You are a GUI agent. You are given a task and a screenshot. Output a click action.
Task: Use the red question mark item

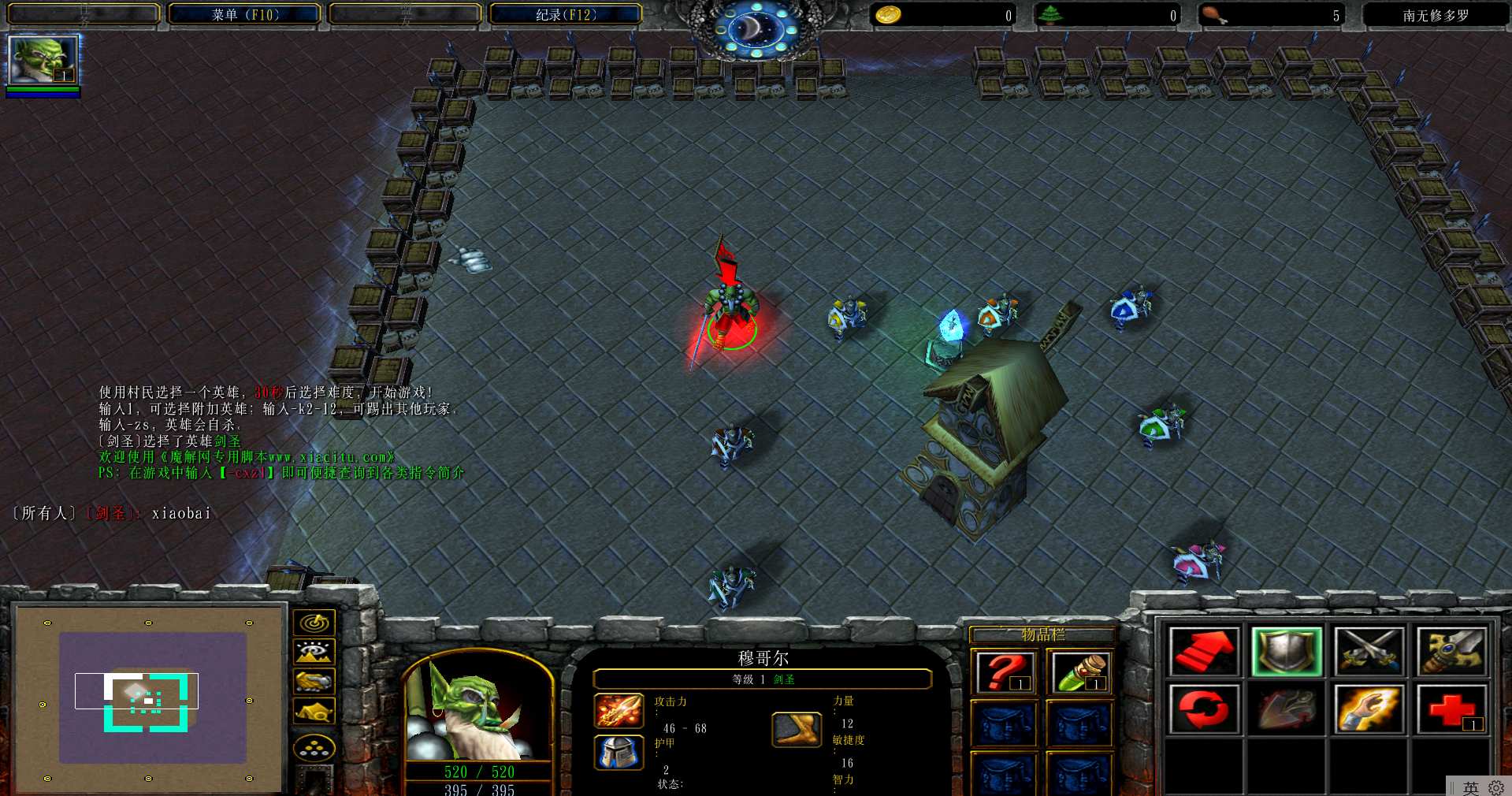tap(1003, 672)
